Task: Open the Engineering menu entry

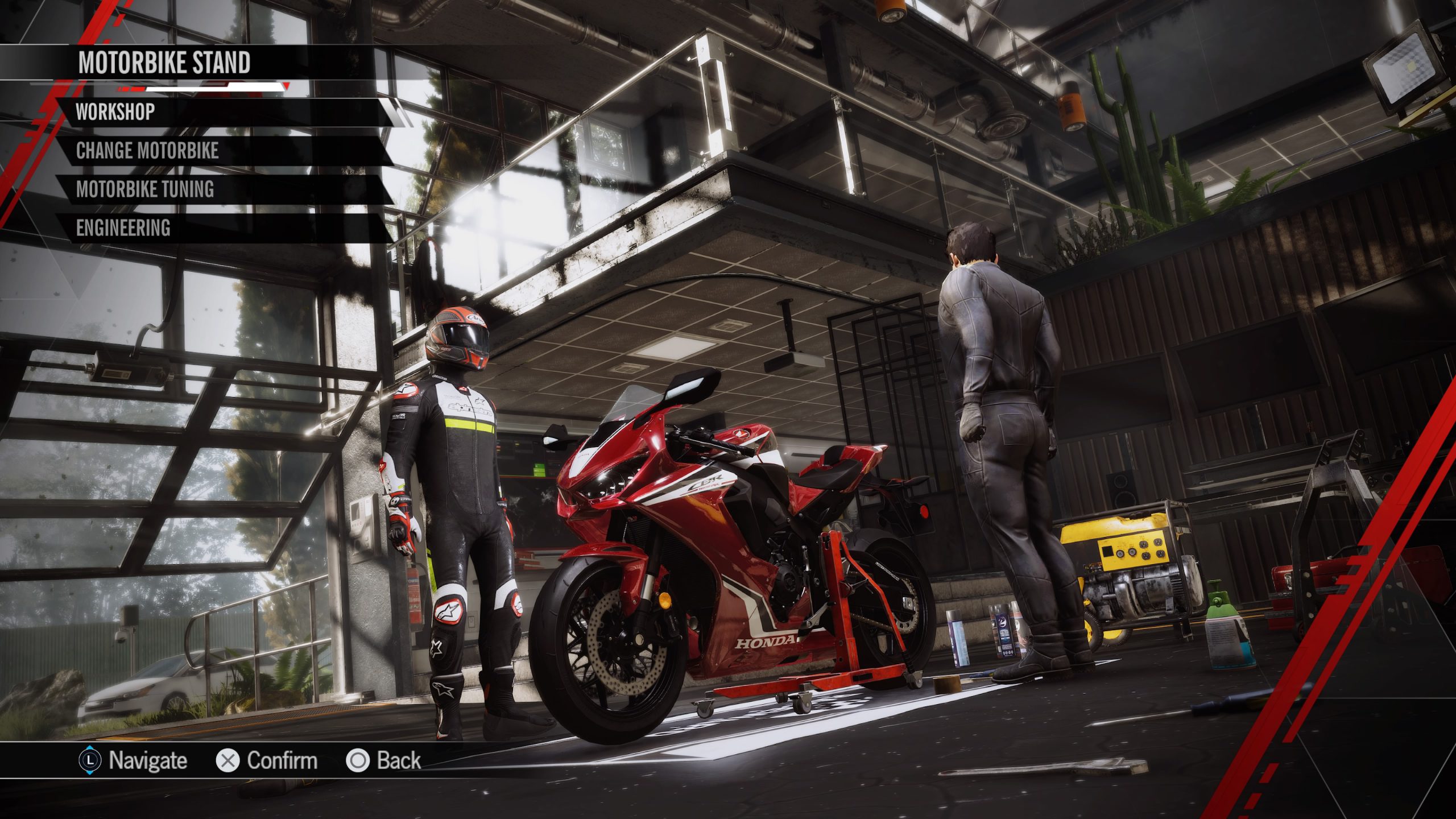Action: (x=123, y=228)
